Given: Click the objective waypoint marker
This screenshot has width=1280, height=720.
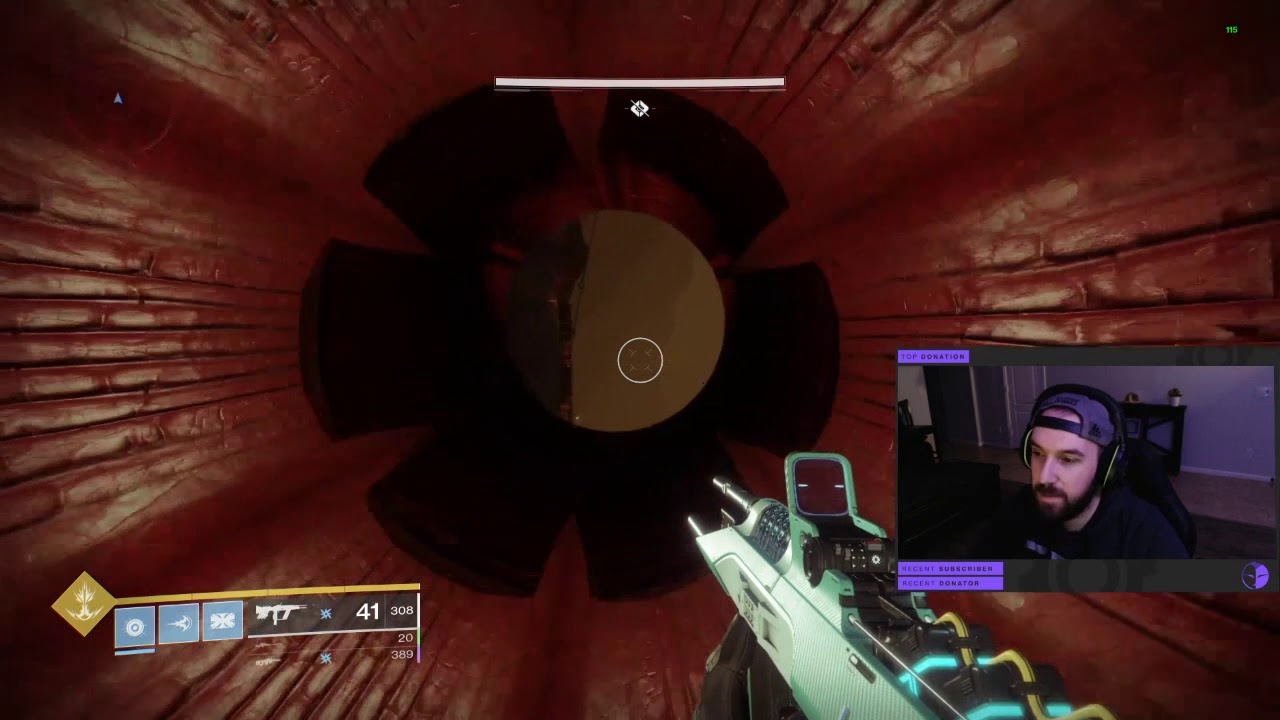Looking at the screenshot, I should coord(640,108).
